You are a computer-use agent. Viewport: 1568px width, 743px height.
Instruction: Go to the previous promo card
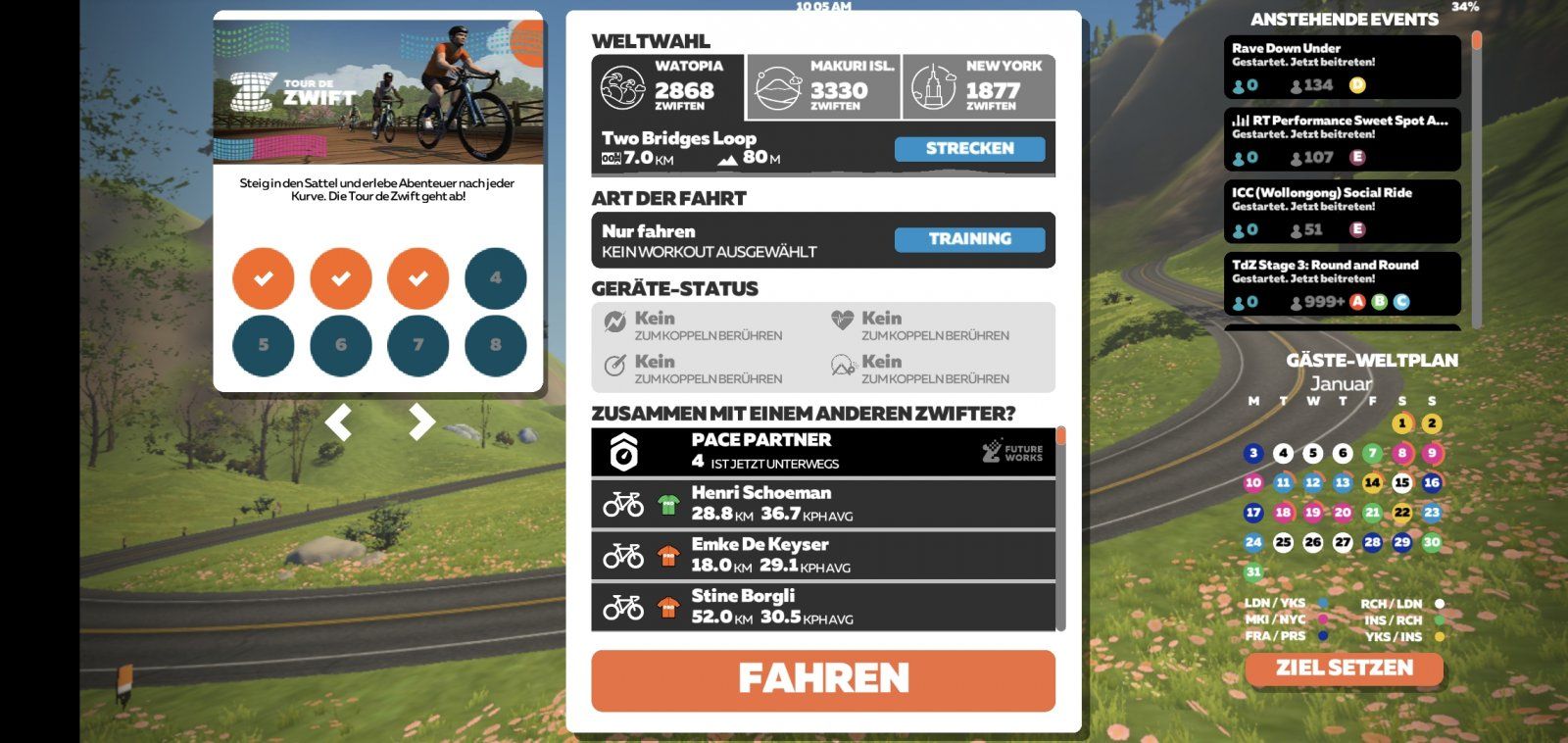(338, 422)
